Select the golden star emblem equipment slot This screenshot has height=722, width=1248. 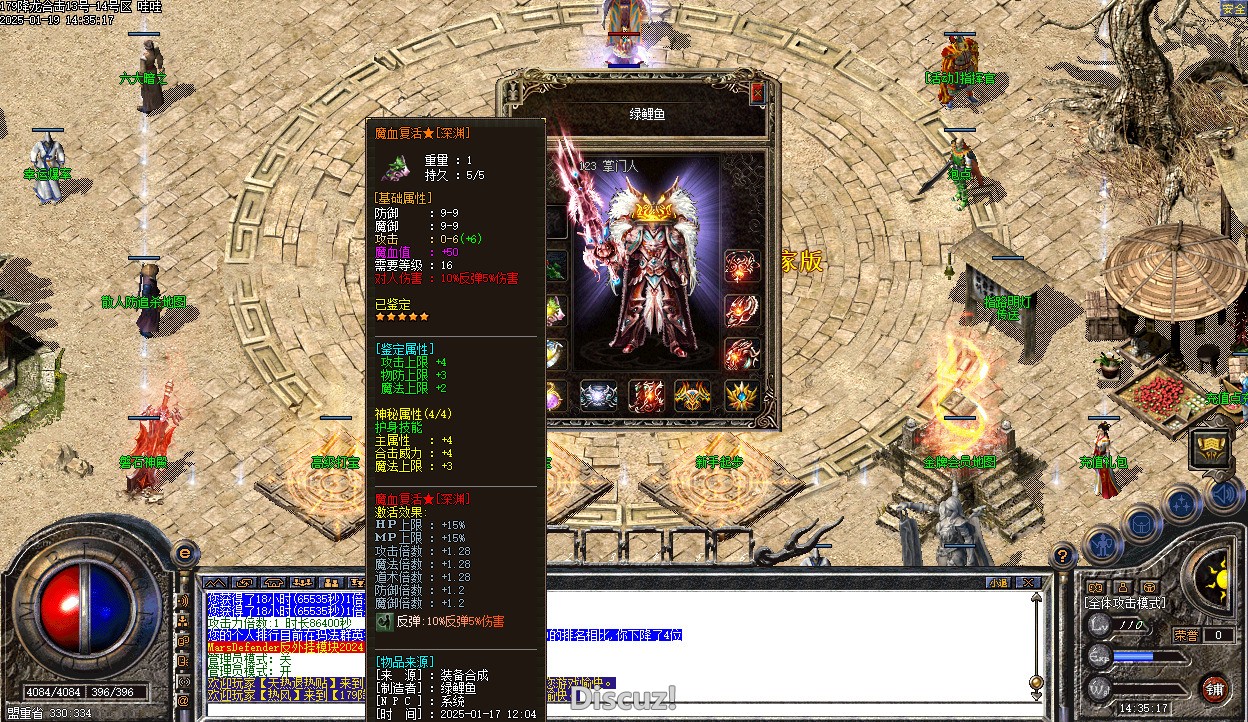[741, 396]
